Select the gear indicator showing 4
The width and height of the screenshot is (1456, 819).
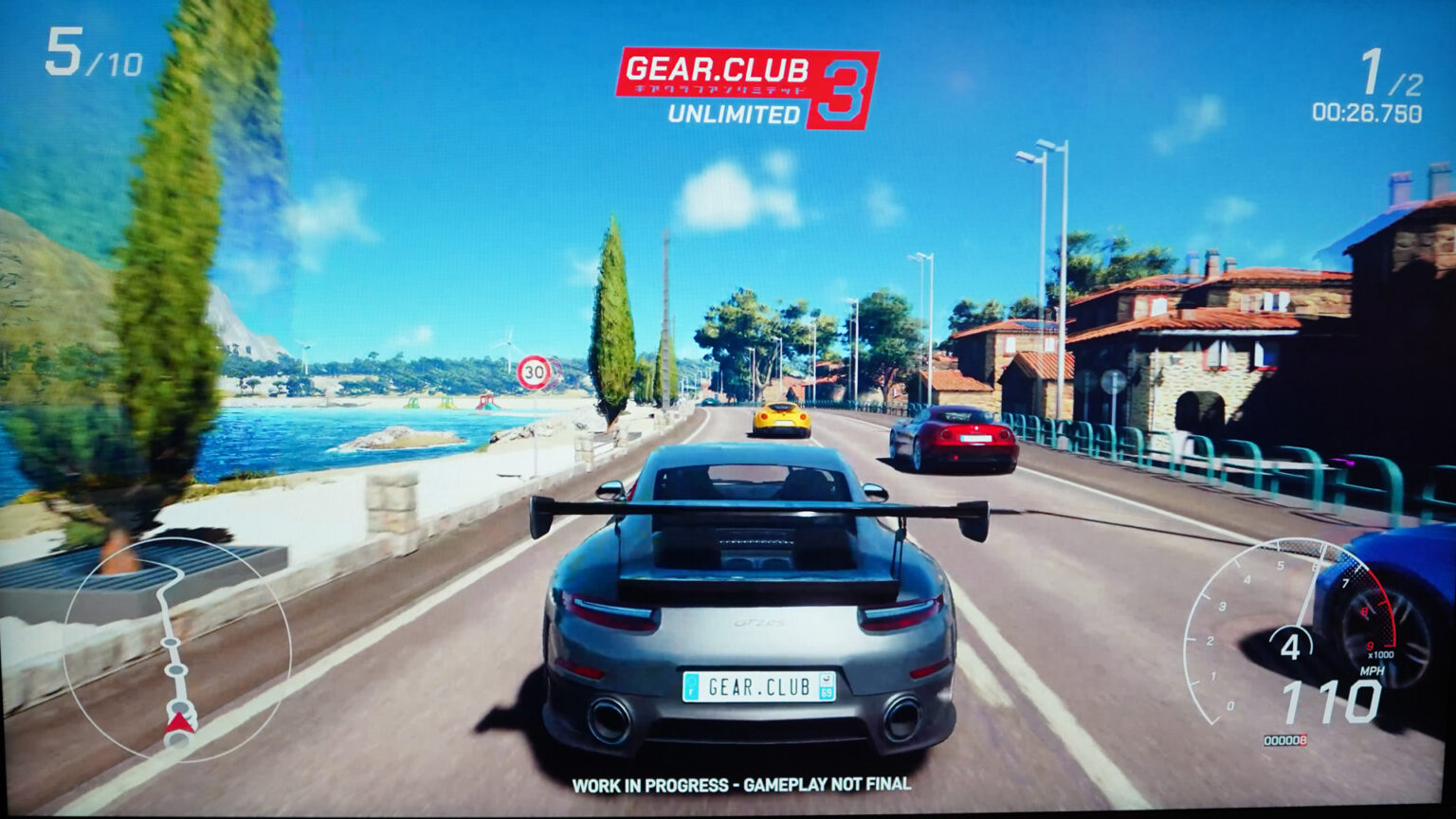click(1294, 645)
